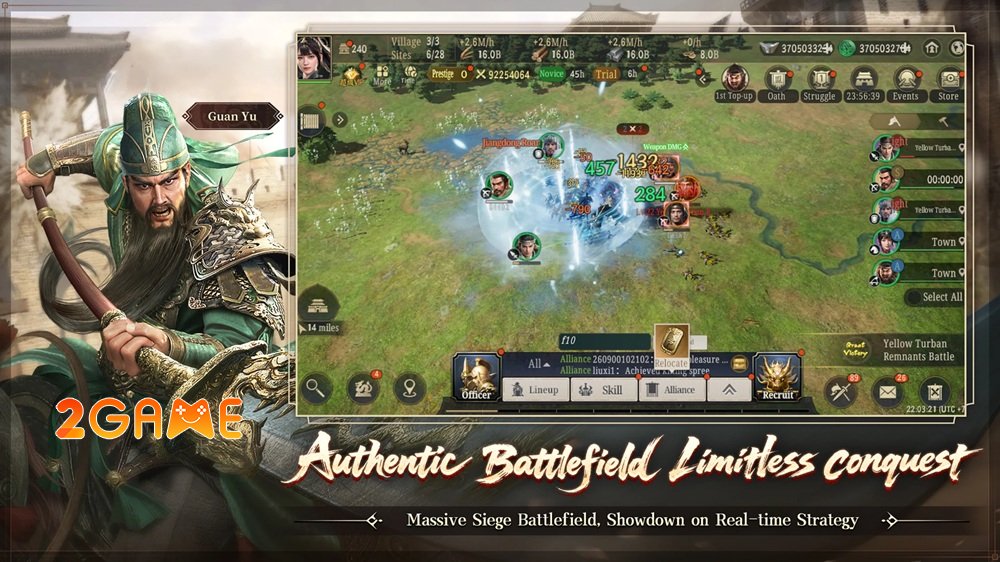This screenshot has width=1000, height=562.
Task: Open the Store
Action: pyautogui.click(x=948, y=81)
